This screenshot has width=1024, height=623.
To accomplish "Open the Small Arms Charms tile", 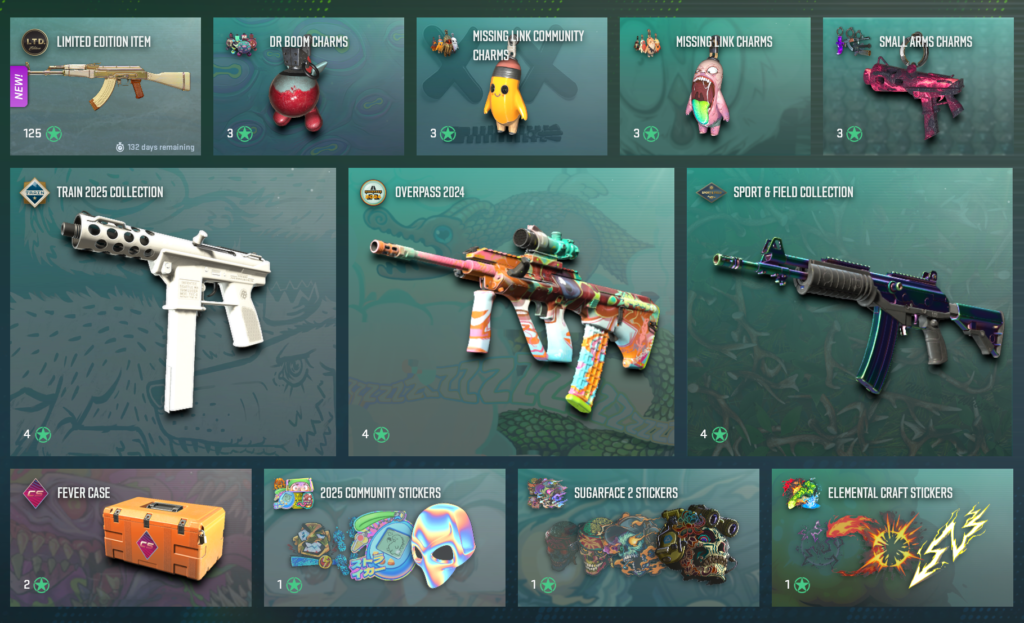I will pos(918,86).
